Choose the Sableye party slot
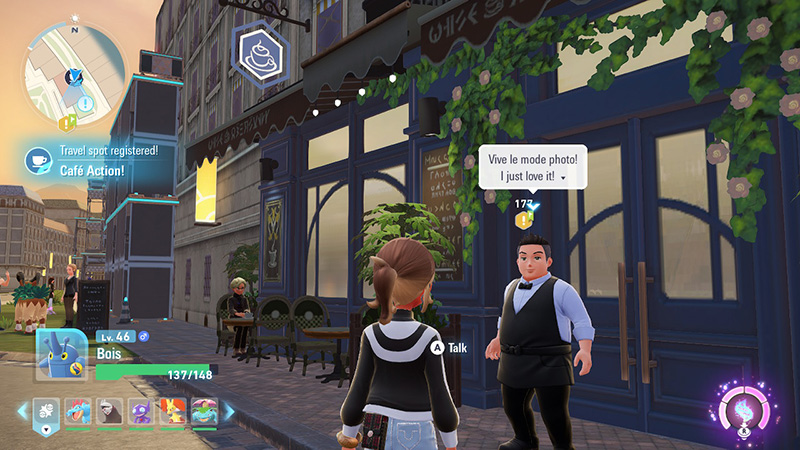The height and width of the screenshot is (450, 800). pos(142,411)
